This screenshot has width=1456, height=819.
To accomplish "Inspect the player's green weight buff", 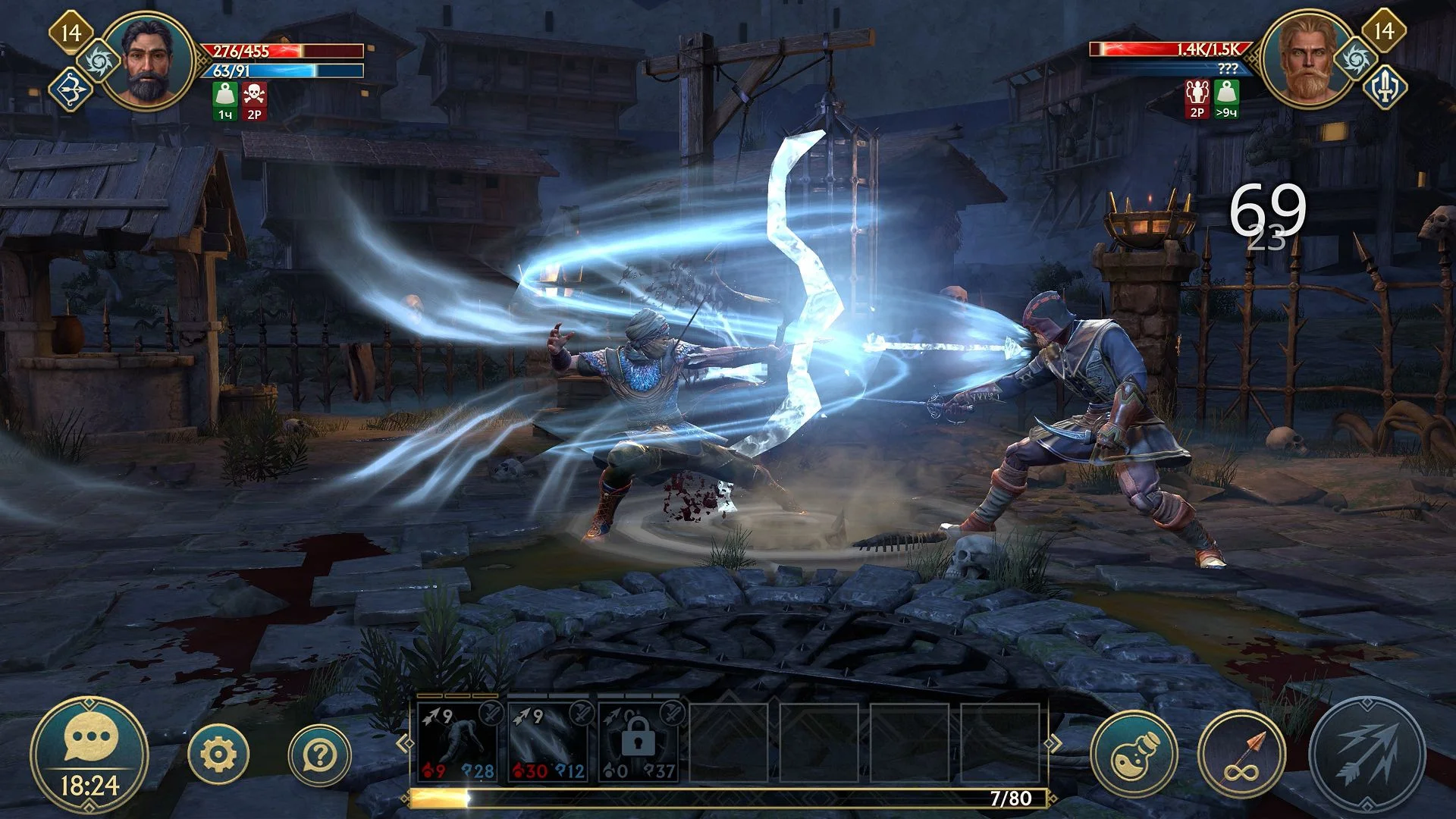I will pos(225,101).
